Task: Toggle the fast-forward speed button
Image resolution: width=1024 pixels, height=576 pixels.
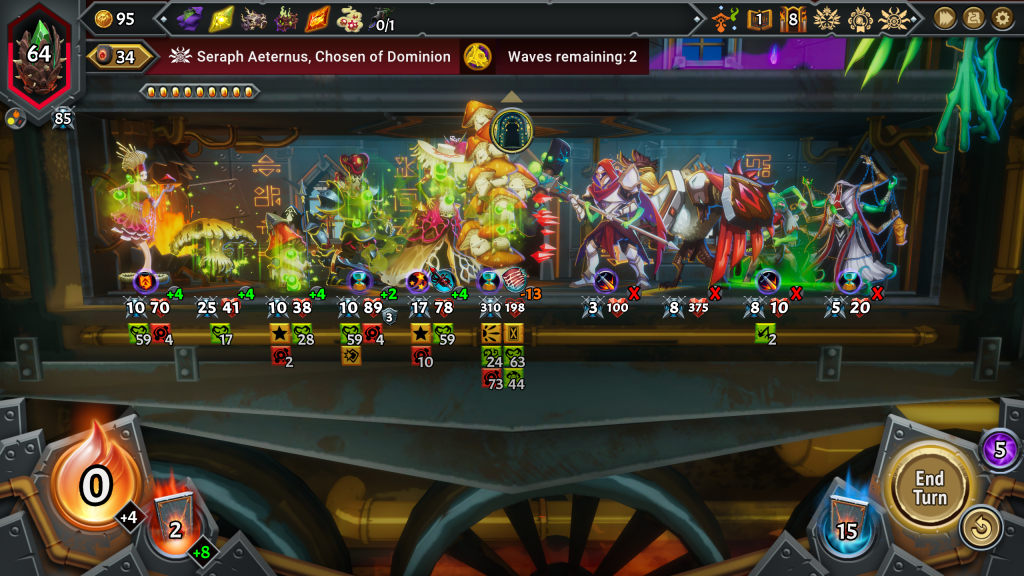Action: pos(944,18)
